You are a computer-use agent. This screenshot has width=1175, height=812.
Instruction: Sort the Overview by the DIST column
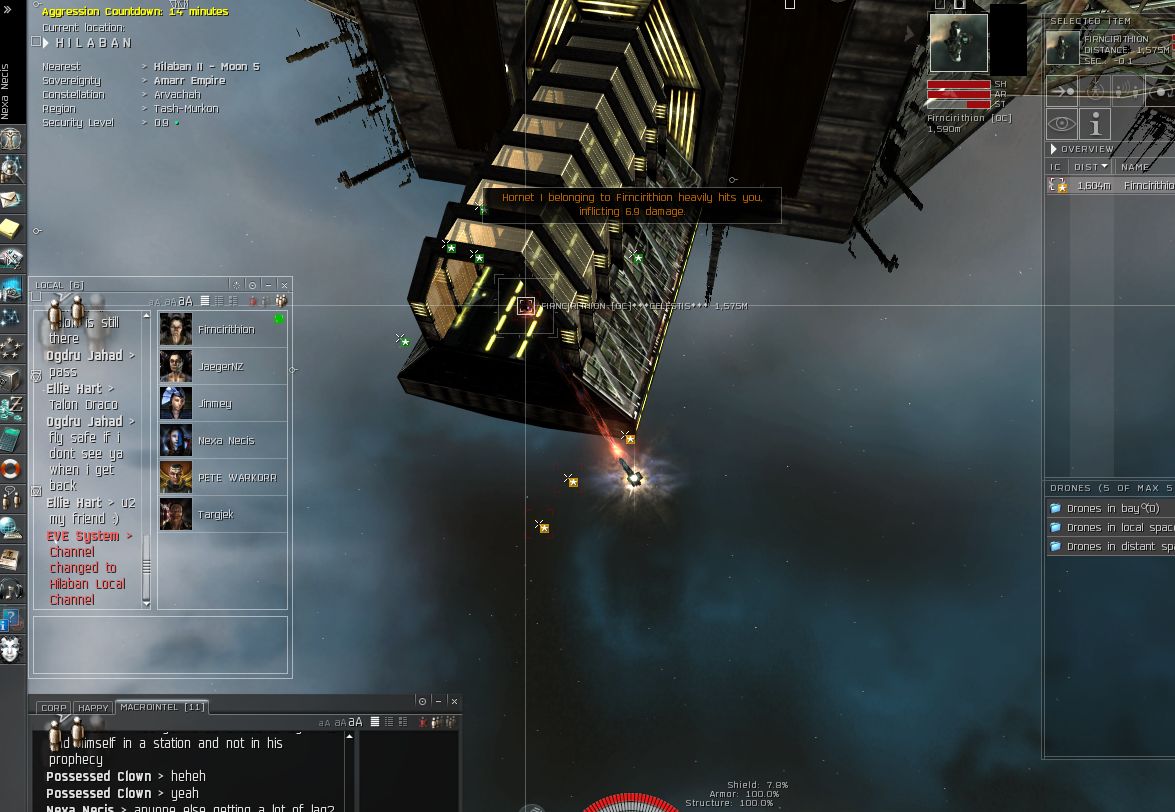click(x=1088, y=167)
